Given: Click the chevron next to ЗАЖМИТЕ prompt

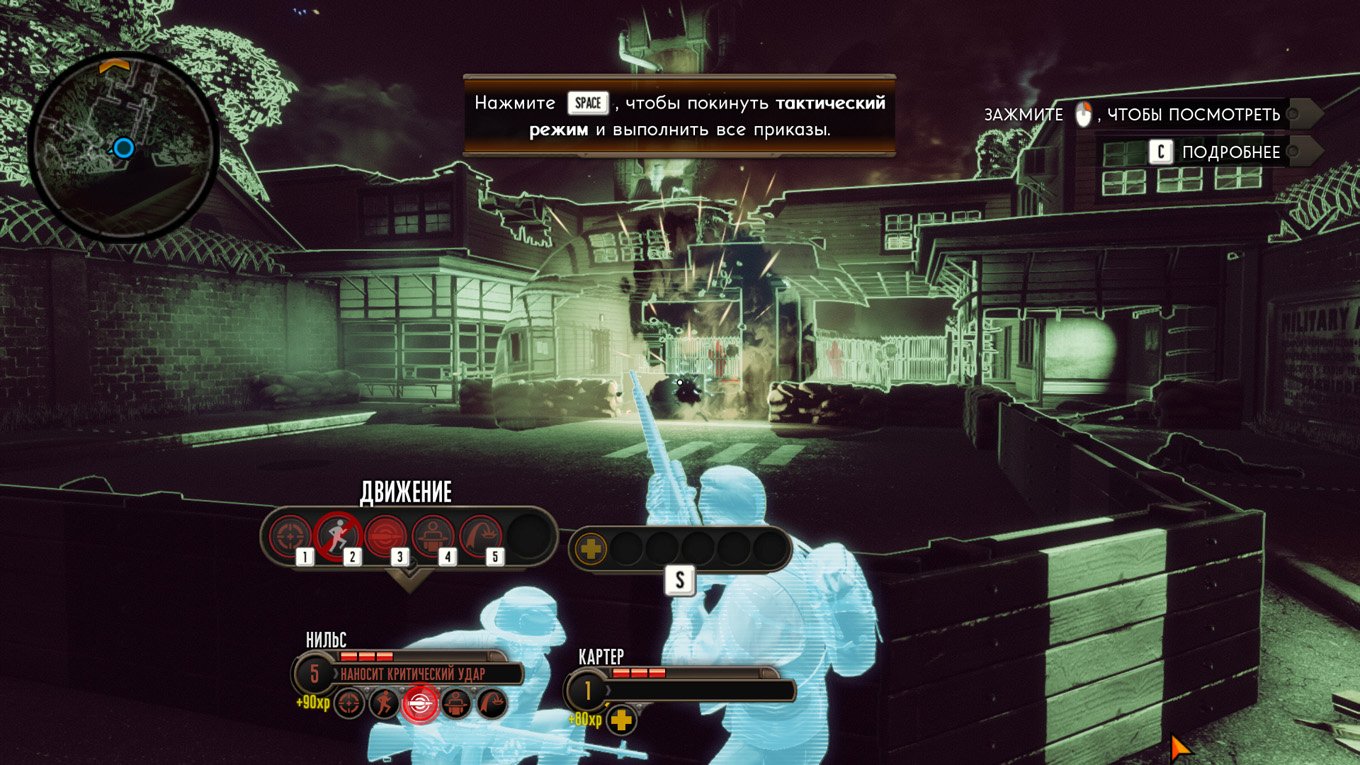Looking at the screenshot, I should tap(1305, 114).
